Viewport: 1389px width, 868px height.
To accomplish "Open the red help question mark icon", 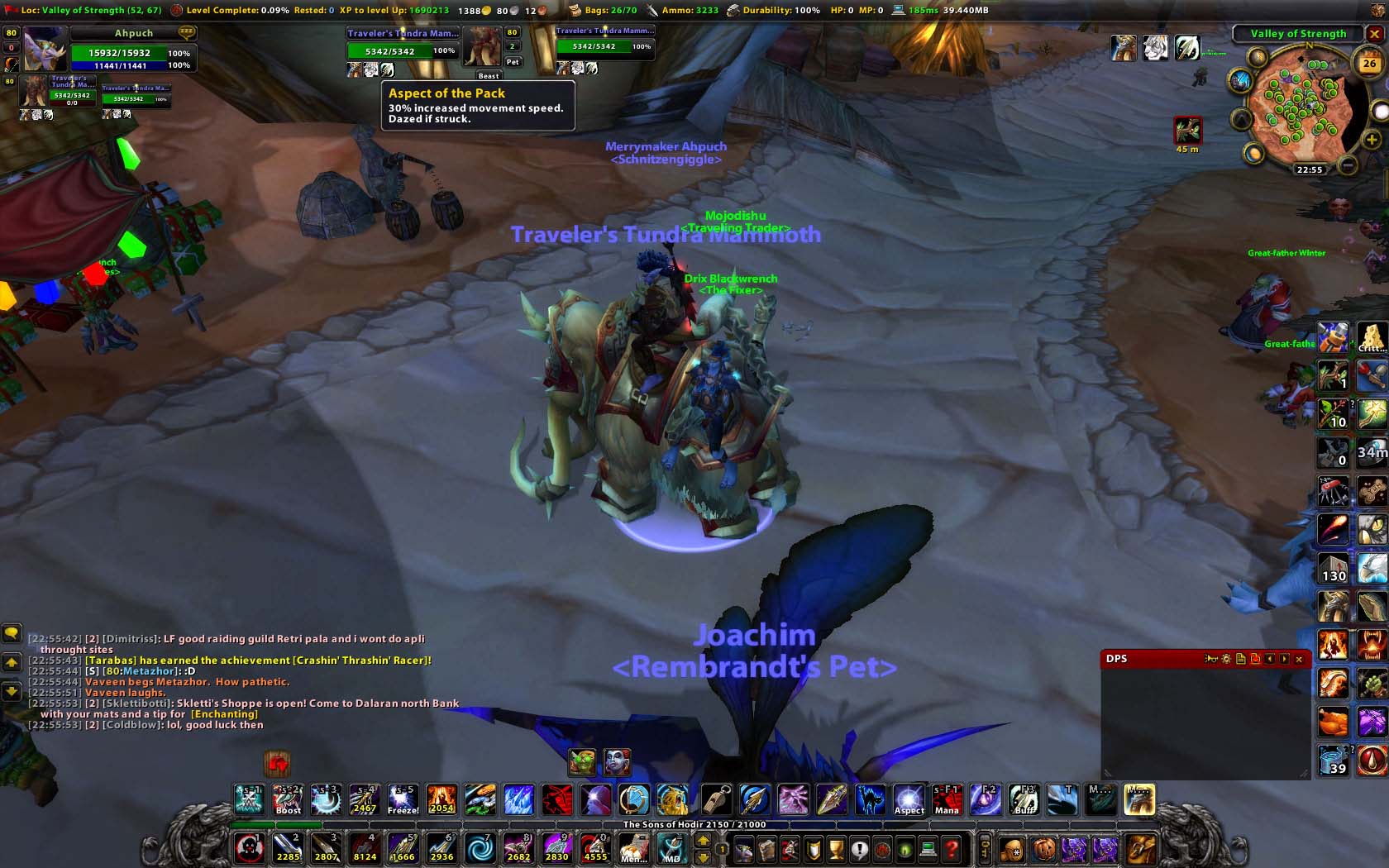I will tap(952, 848).
